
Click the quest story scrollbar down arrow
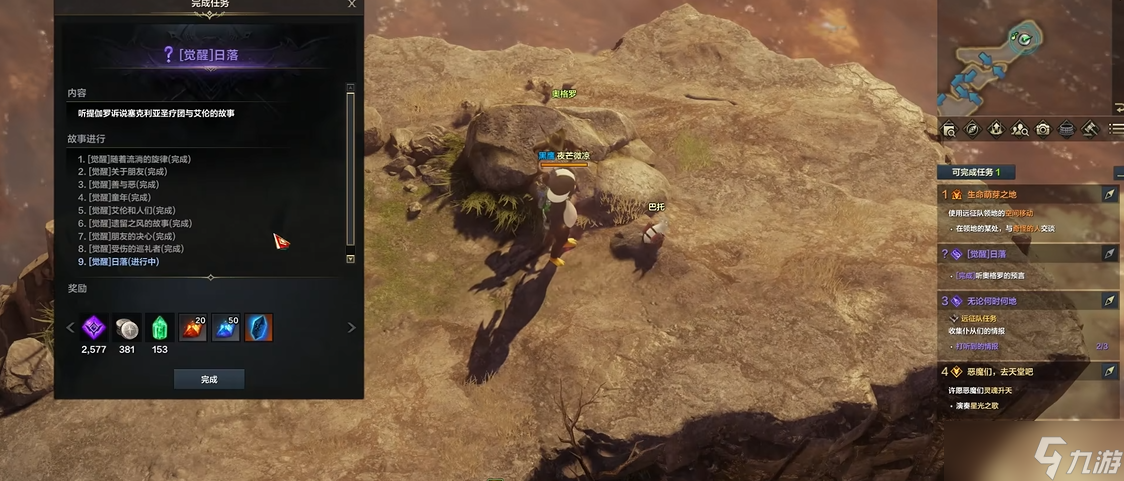pos(350,259)
